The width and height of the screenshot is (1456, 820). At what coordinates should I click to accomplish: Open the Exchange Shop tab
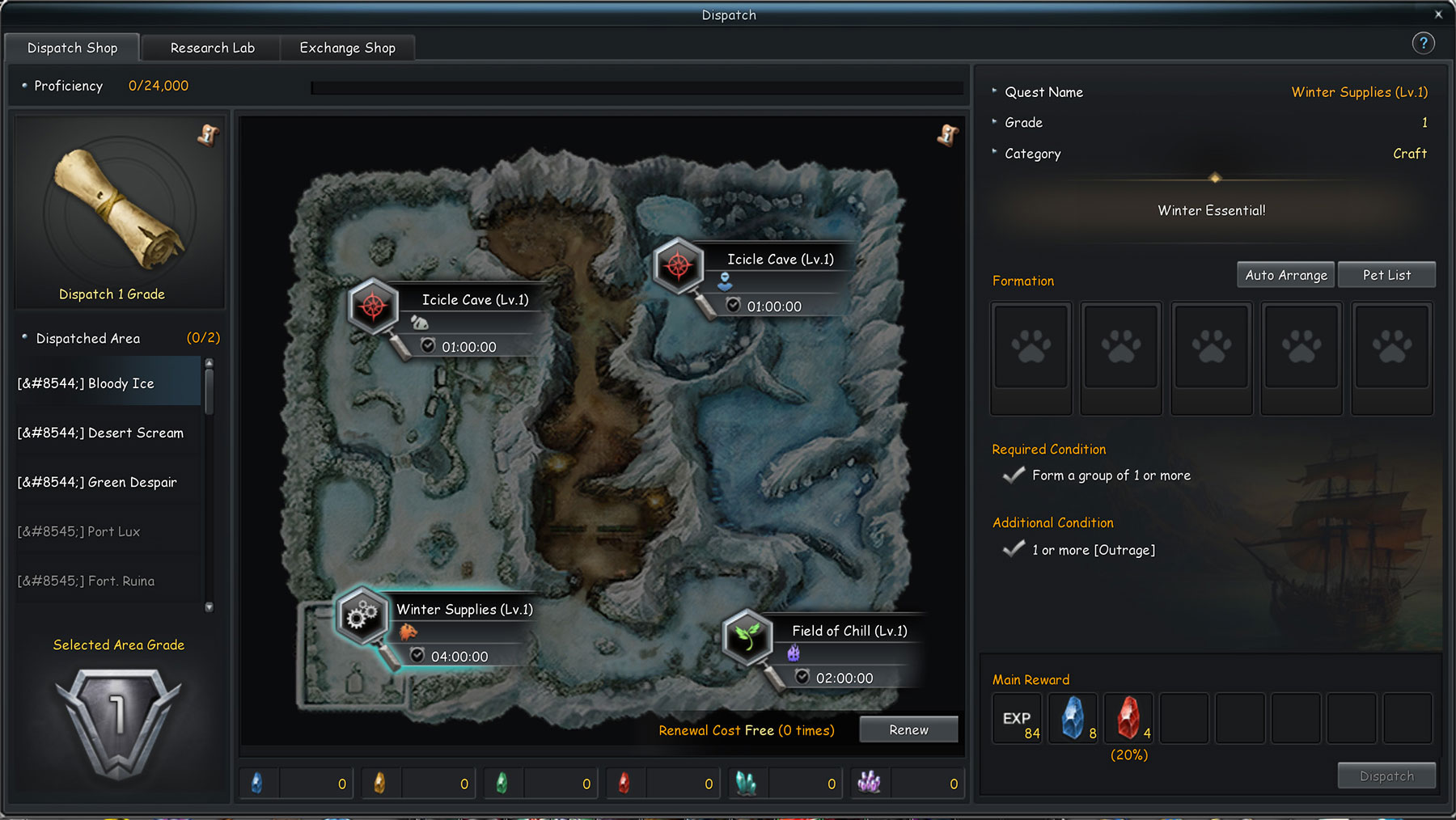[347, 48]
